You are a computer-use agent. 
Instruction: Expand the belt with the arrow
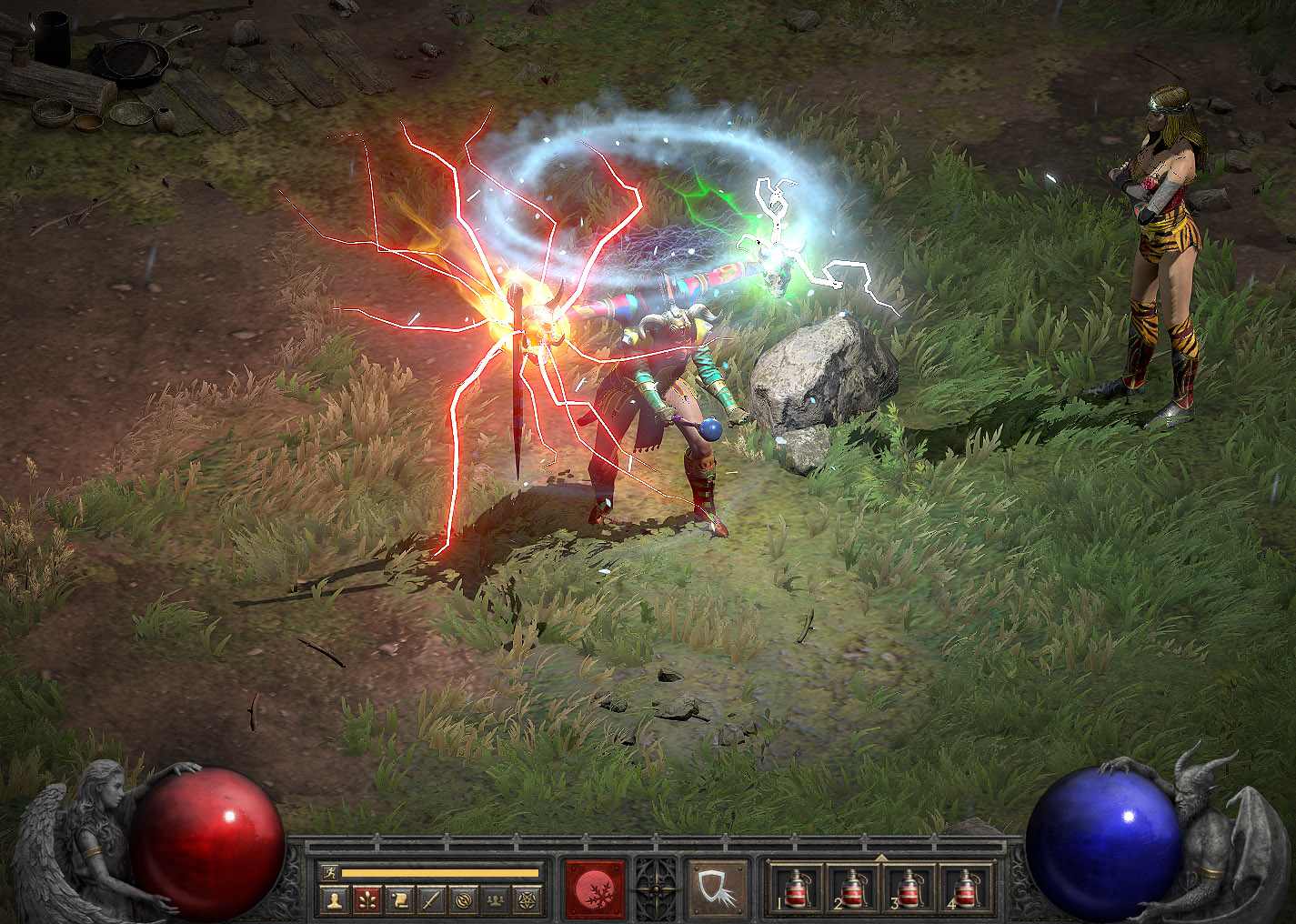880,857
